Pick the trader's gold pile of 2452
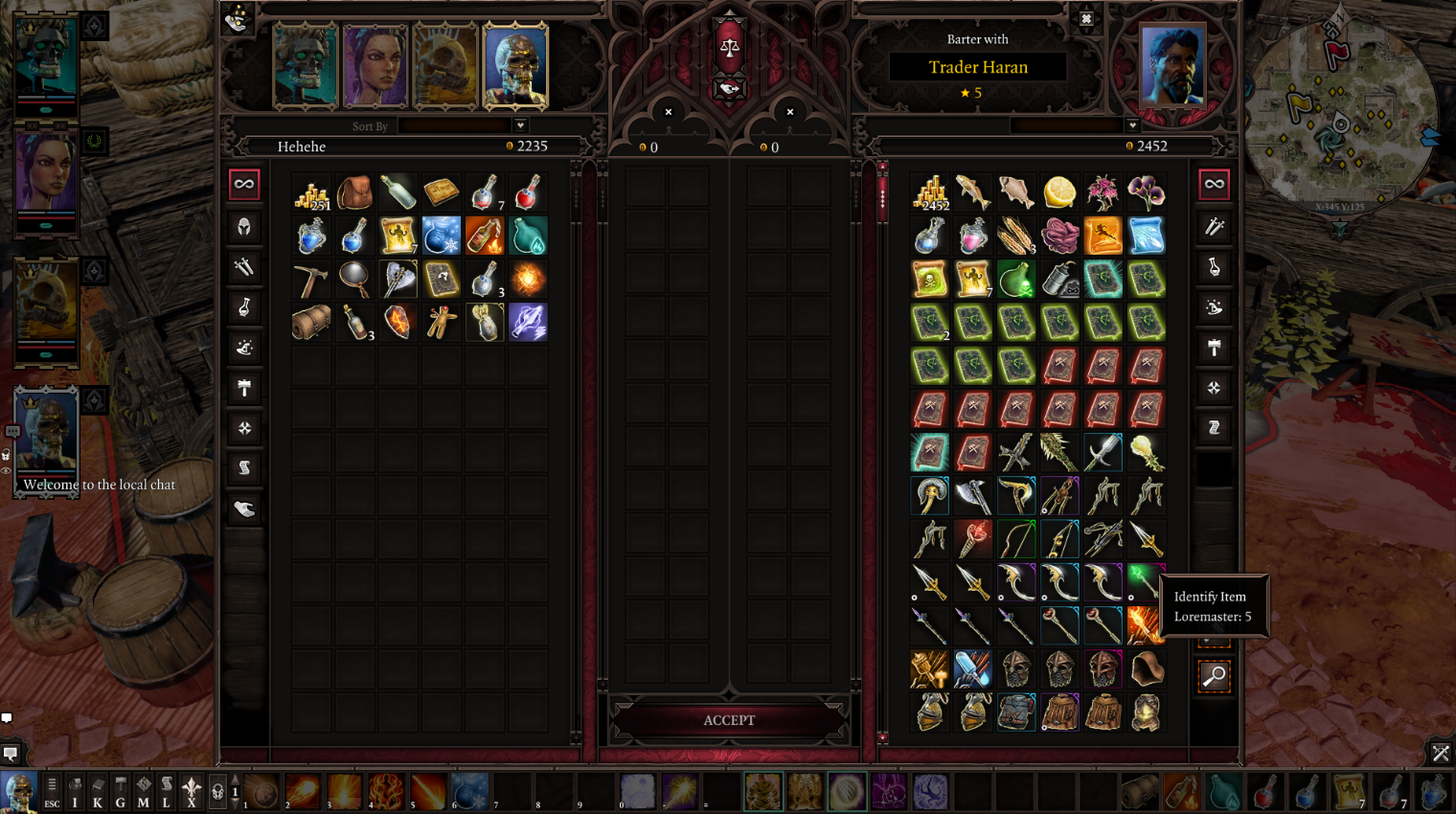 tap(930, 192)
